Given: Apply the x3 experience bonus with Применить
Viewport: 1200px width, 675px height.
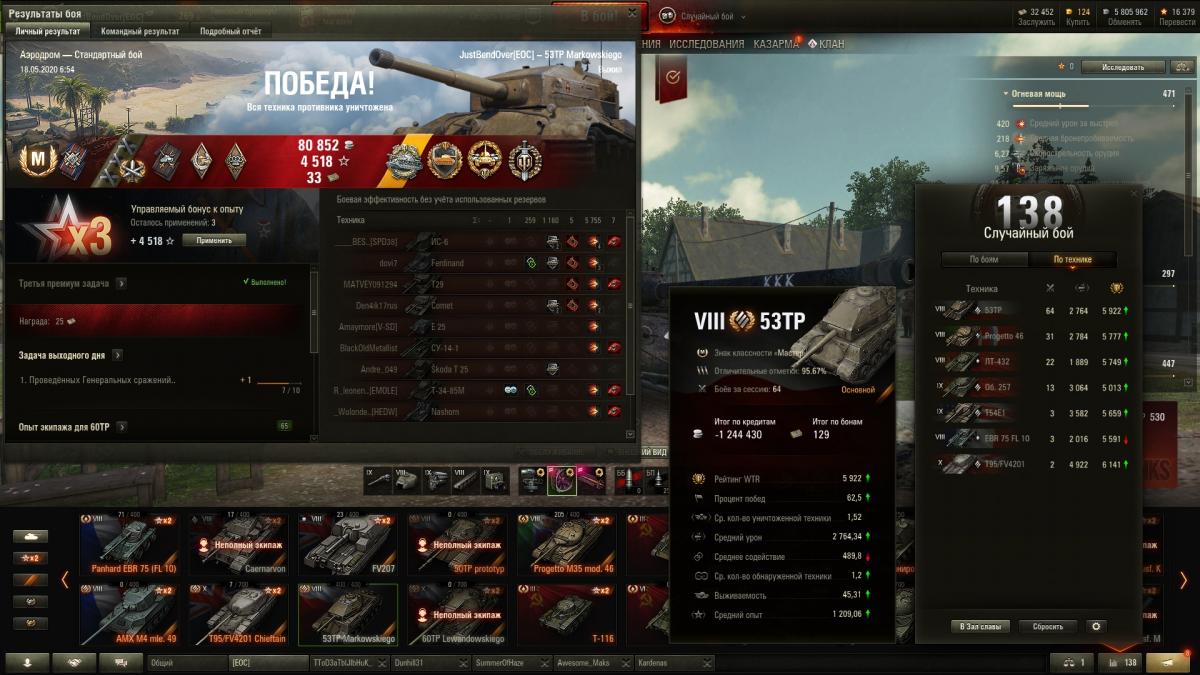Looking at the screenshot, I should pyautogui.click(x=214, y=240).
